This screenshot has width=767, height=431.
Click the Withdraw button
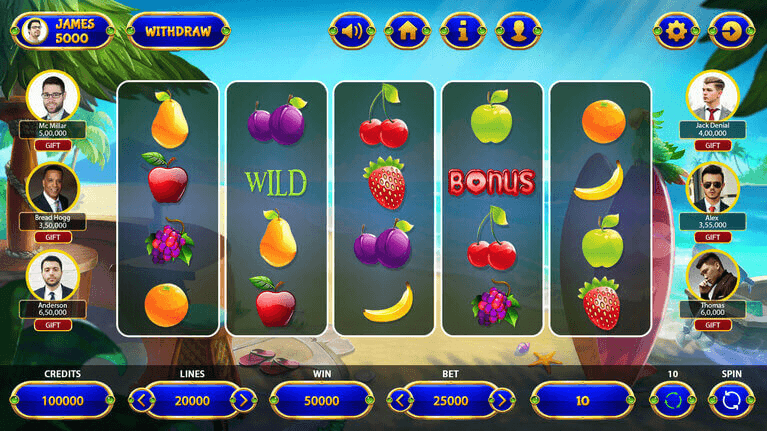178,31
